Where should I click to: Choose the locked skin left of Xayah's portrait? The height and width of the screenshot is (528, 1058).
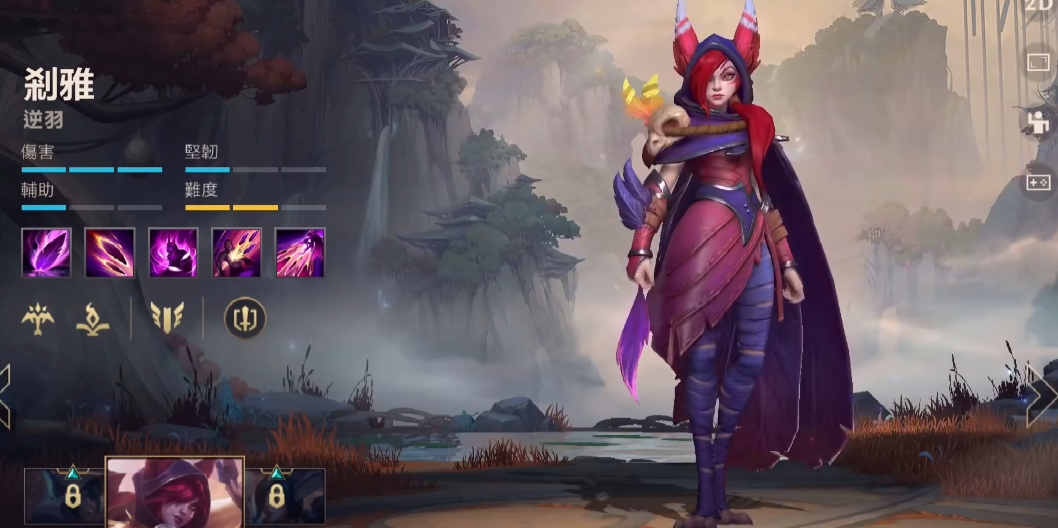coord(64,497)
